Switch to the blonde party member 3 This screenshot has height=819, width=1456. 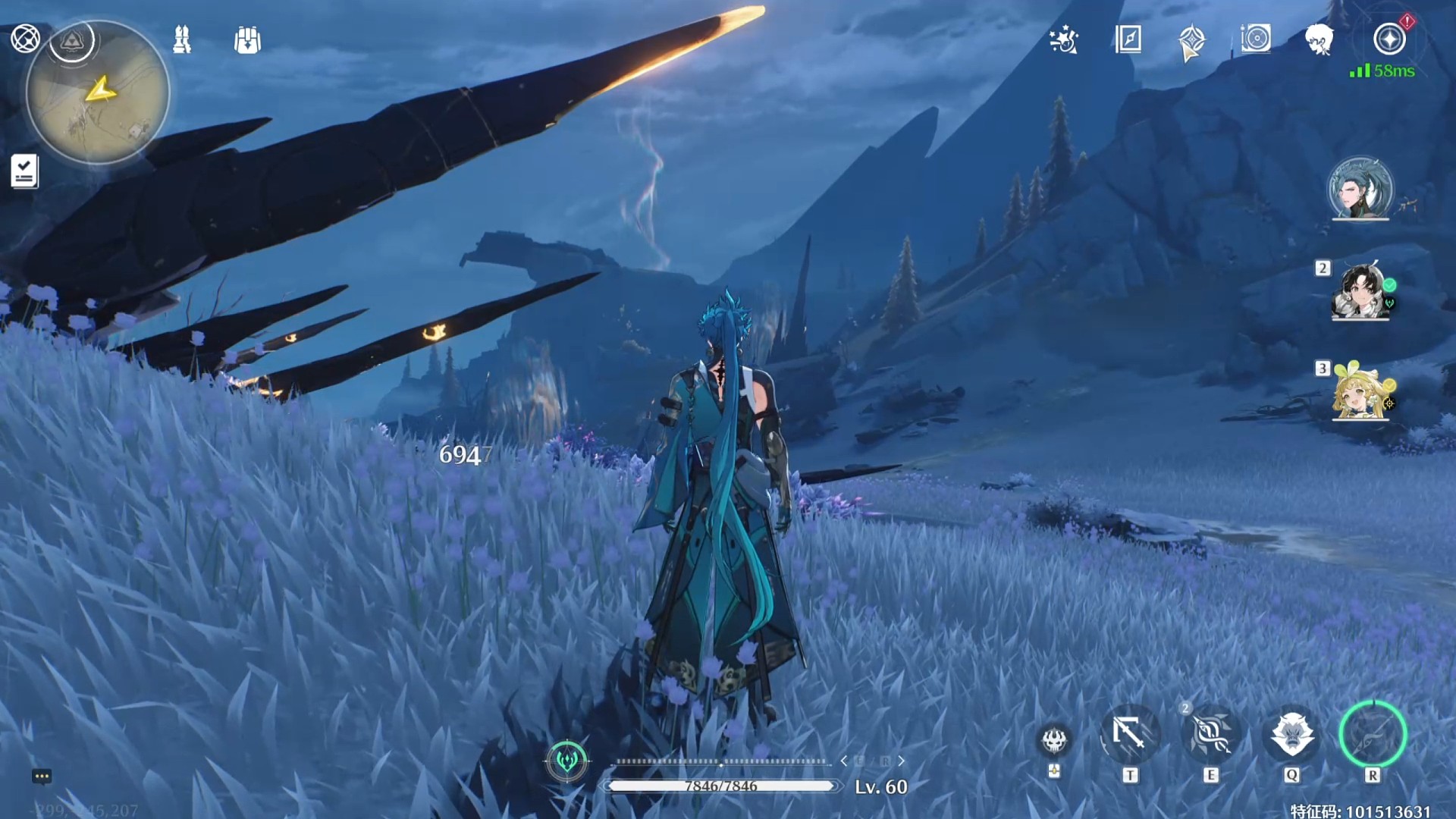pos(1360,392)
